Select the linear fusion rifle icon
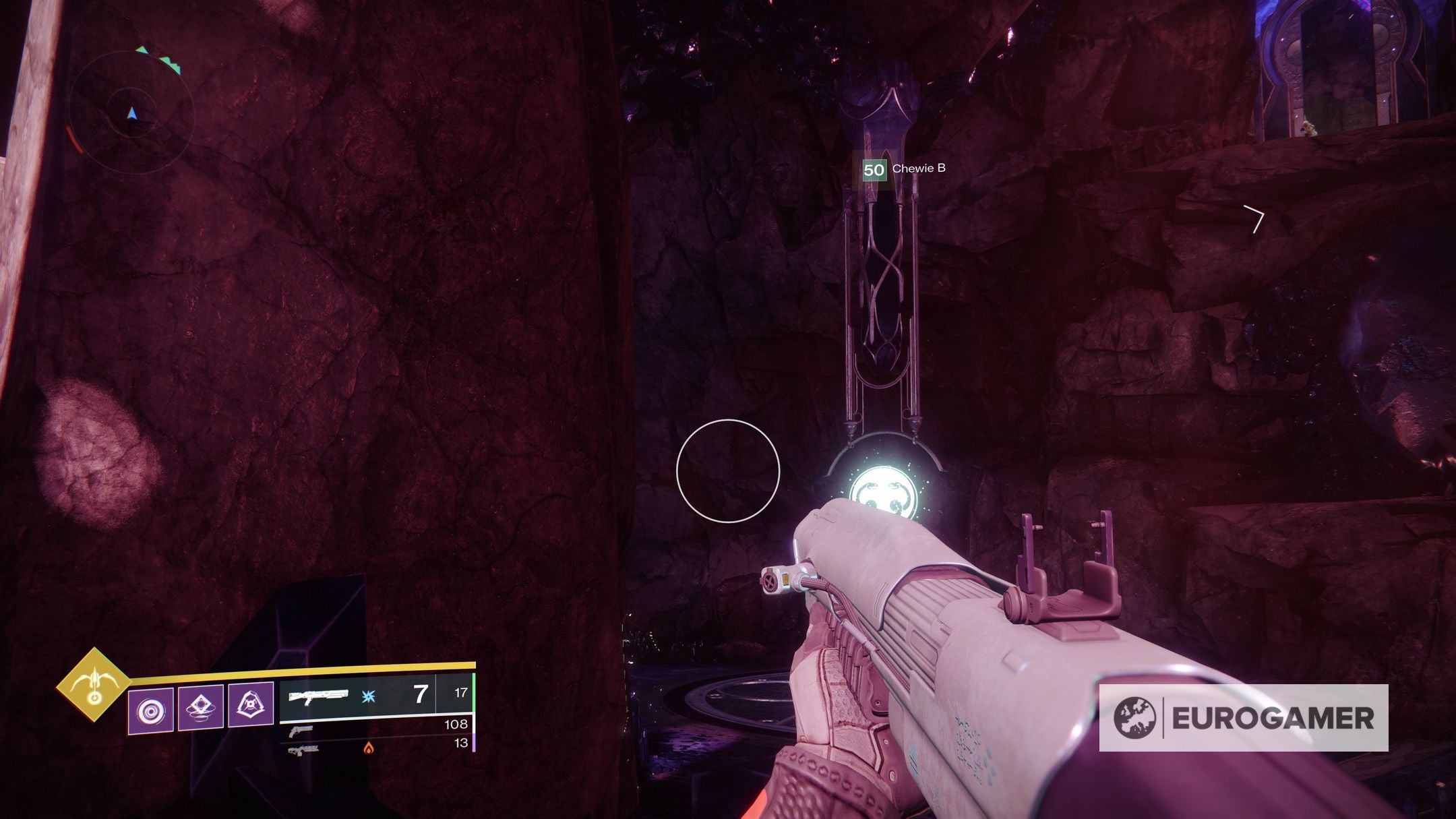Screen dimensions: 1456x819 [303, 750]
